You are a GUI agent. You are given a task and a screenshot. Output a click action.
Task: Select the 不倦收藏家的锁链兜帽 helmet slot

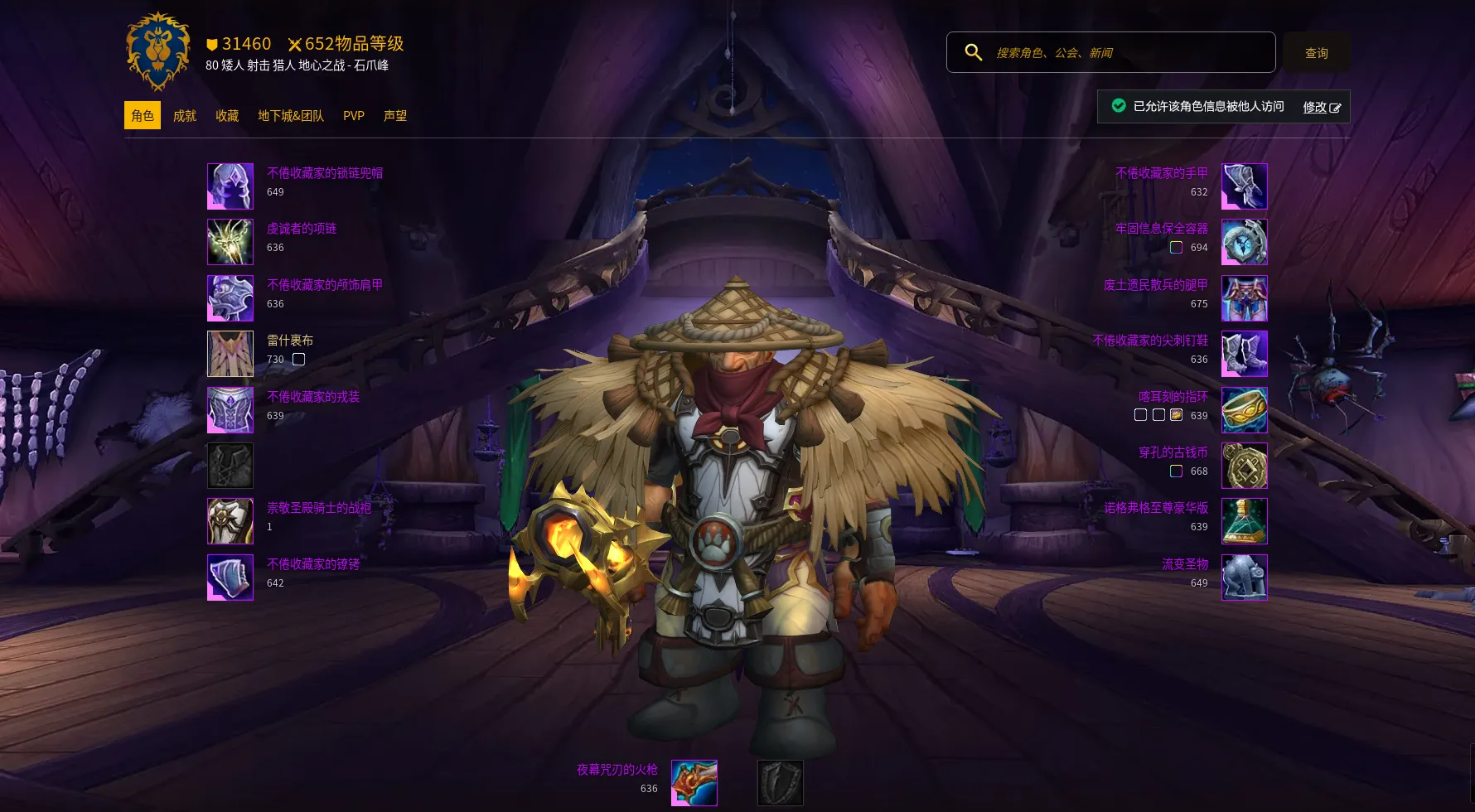[x=230, y=186]
